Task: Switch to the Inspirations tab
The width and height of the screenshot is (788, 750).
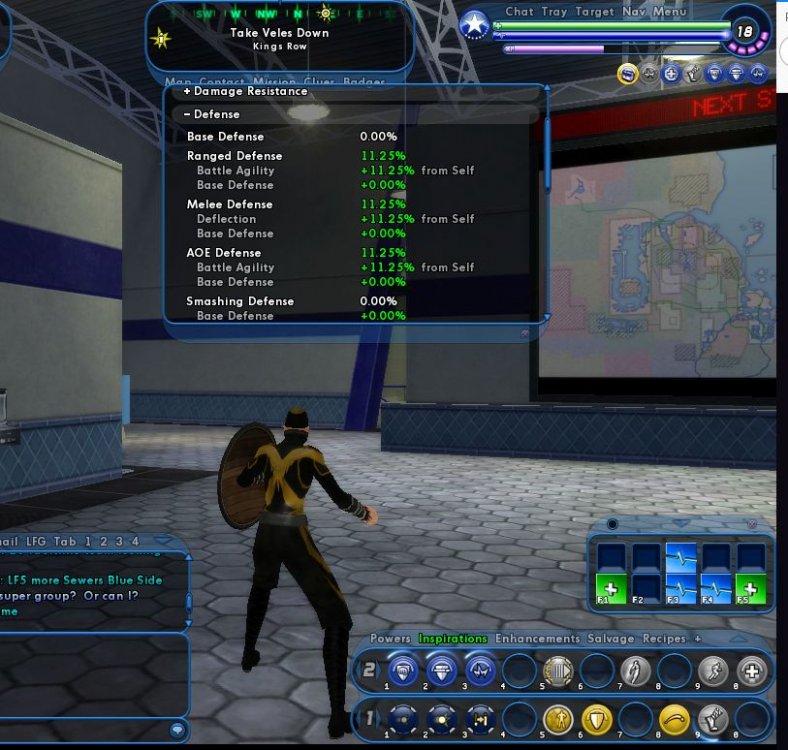Action: pos(452,638)
